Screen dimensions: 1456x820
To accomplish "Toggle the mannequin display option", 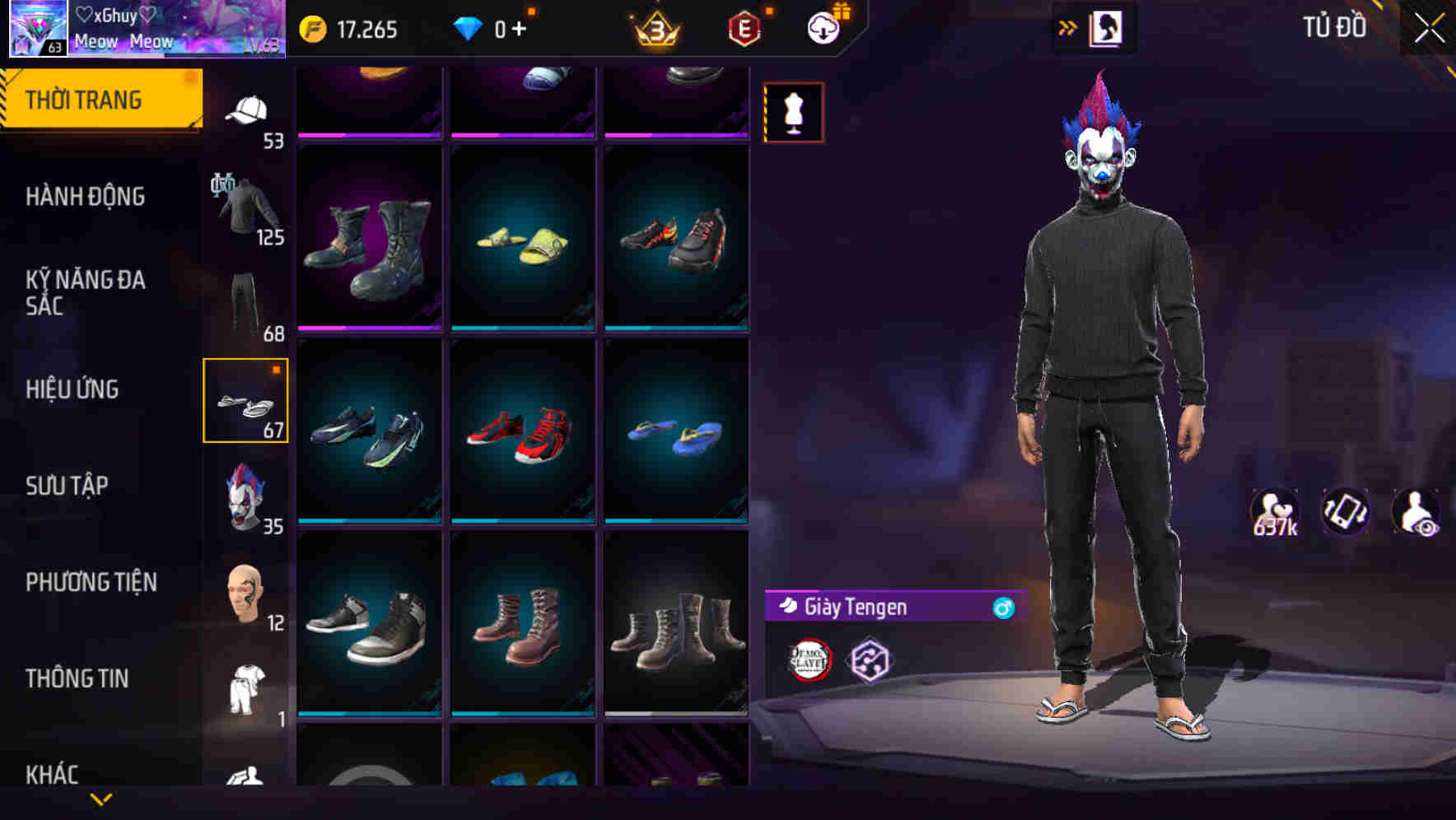I will click(x=793, y=112).
